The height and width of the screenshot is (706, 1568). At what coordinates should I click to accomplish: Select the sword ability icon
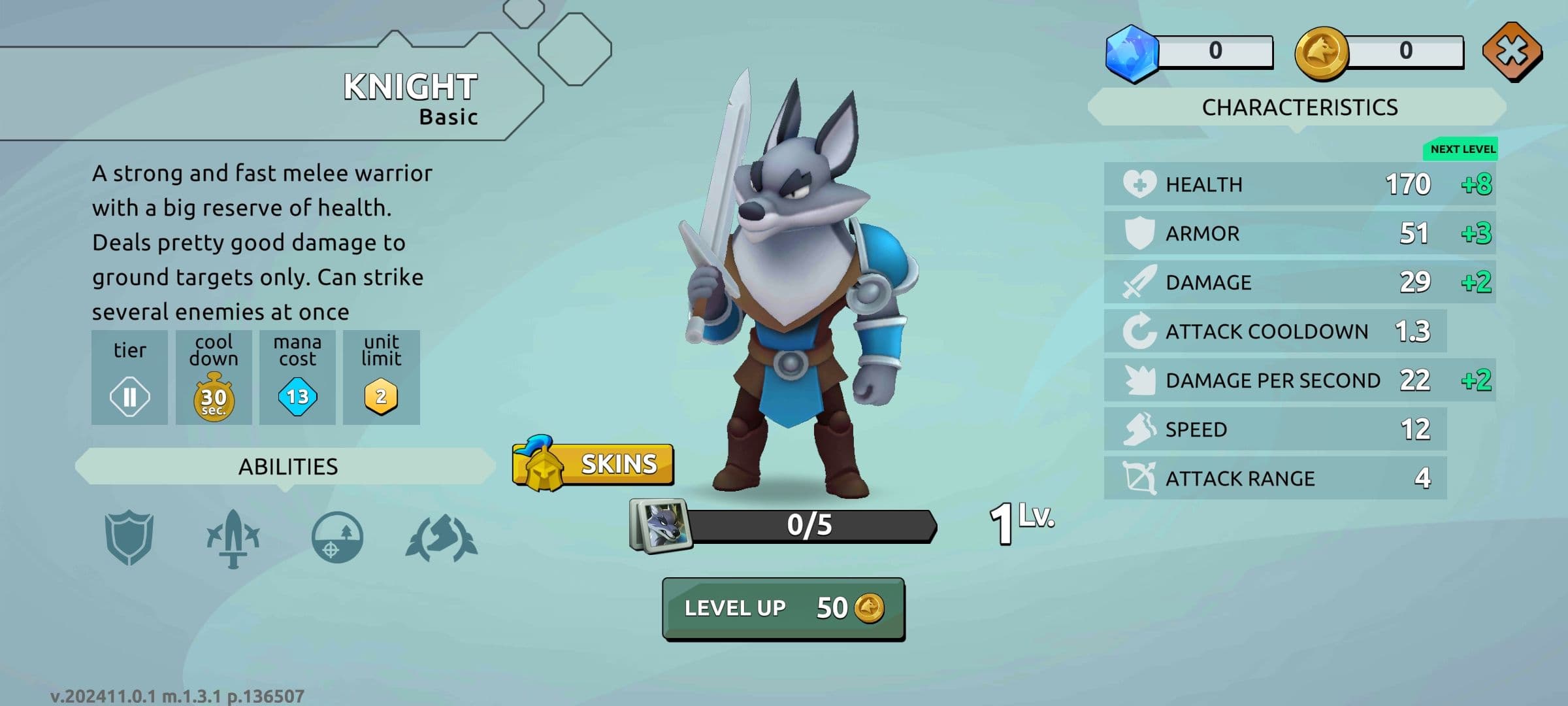pyautogui.click(x=233, y=538)
